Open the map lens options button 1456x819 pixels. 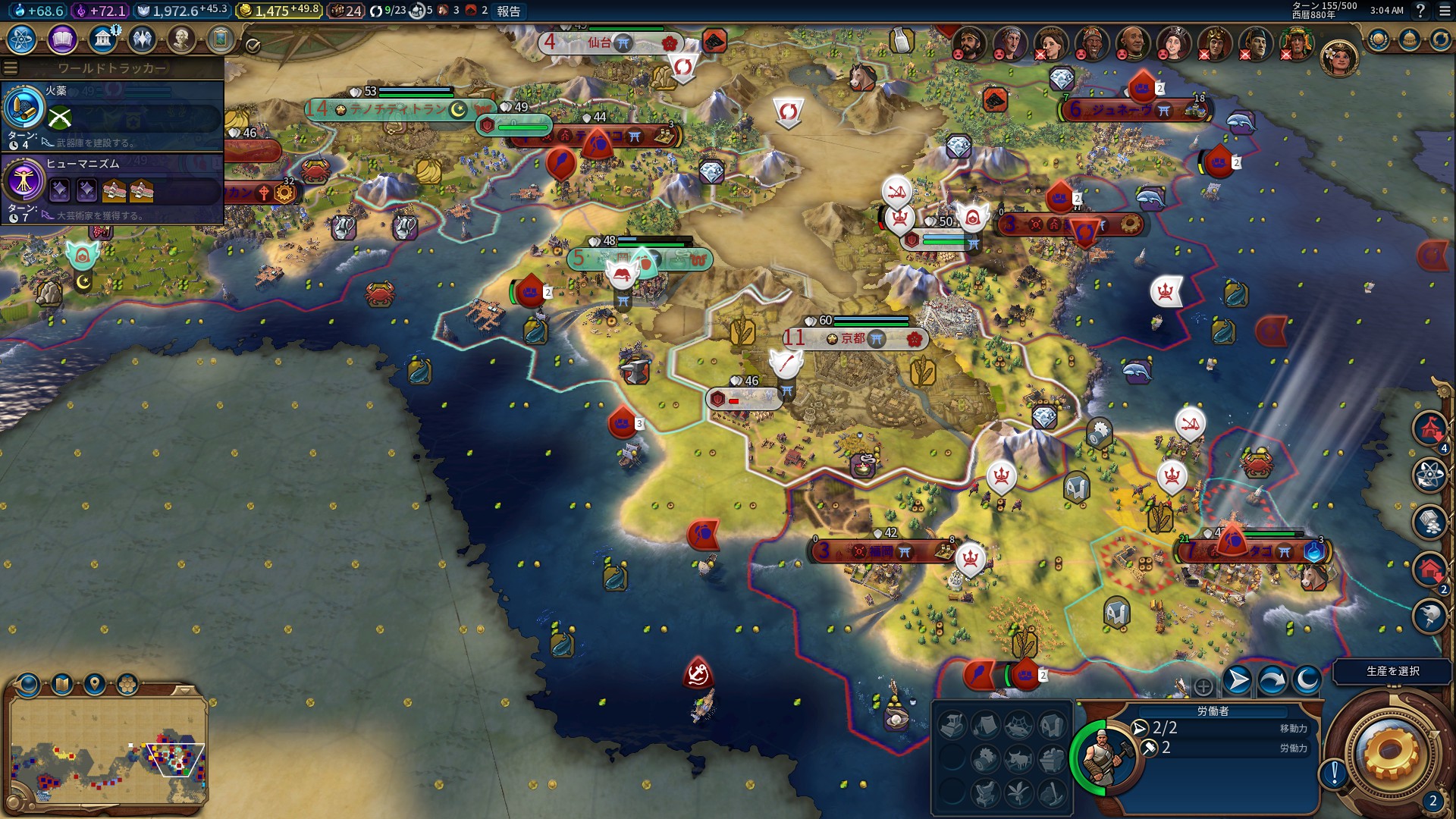[x=61, y=685]
